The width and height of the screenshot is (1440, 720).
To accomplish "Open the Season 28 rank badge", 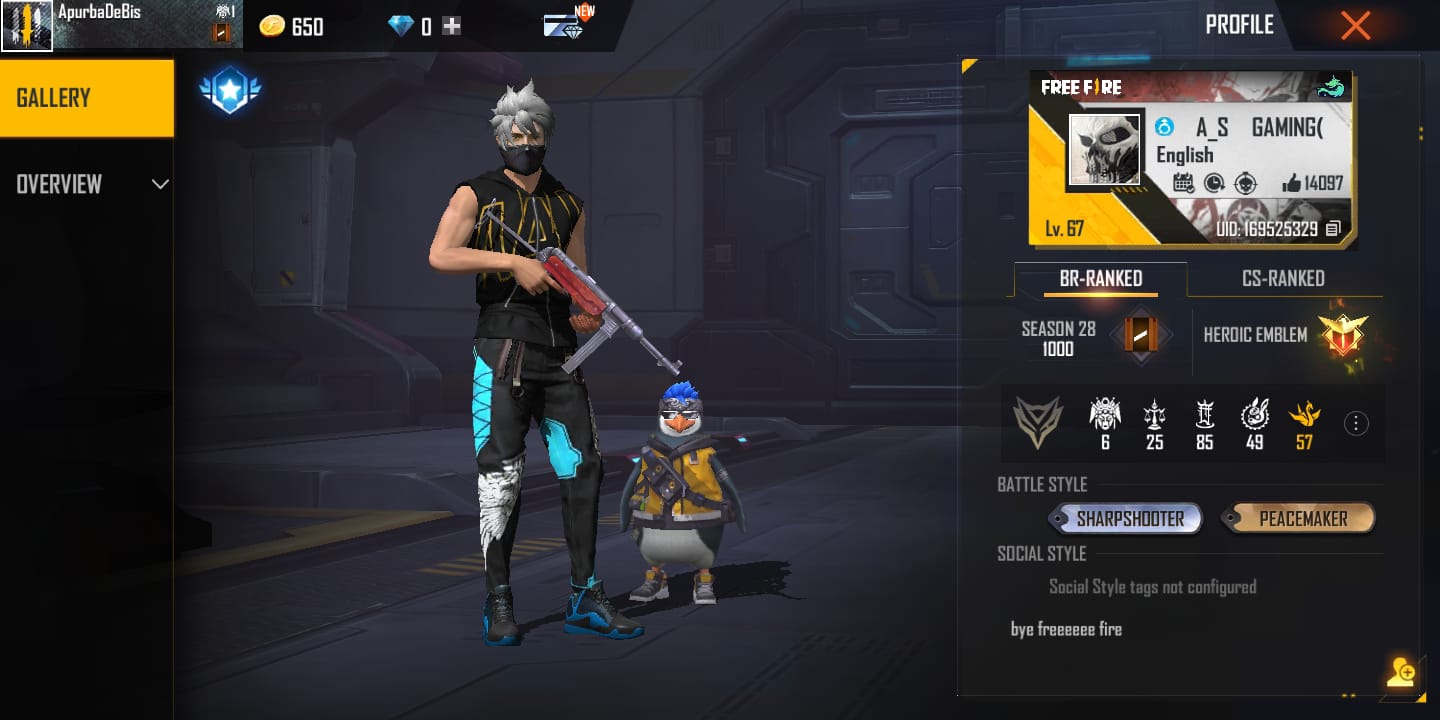I will tap(1140, 335).
